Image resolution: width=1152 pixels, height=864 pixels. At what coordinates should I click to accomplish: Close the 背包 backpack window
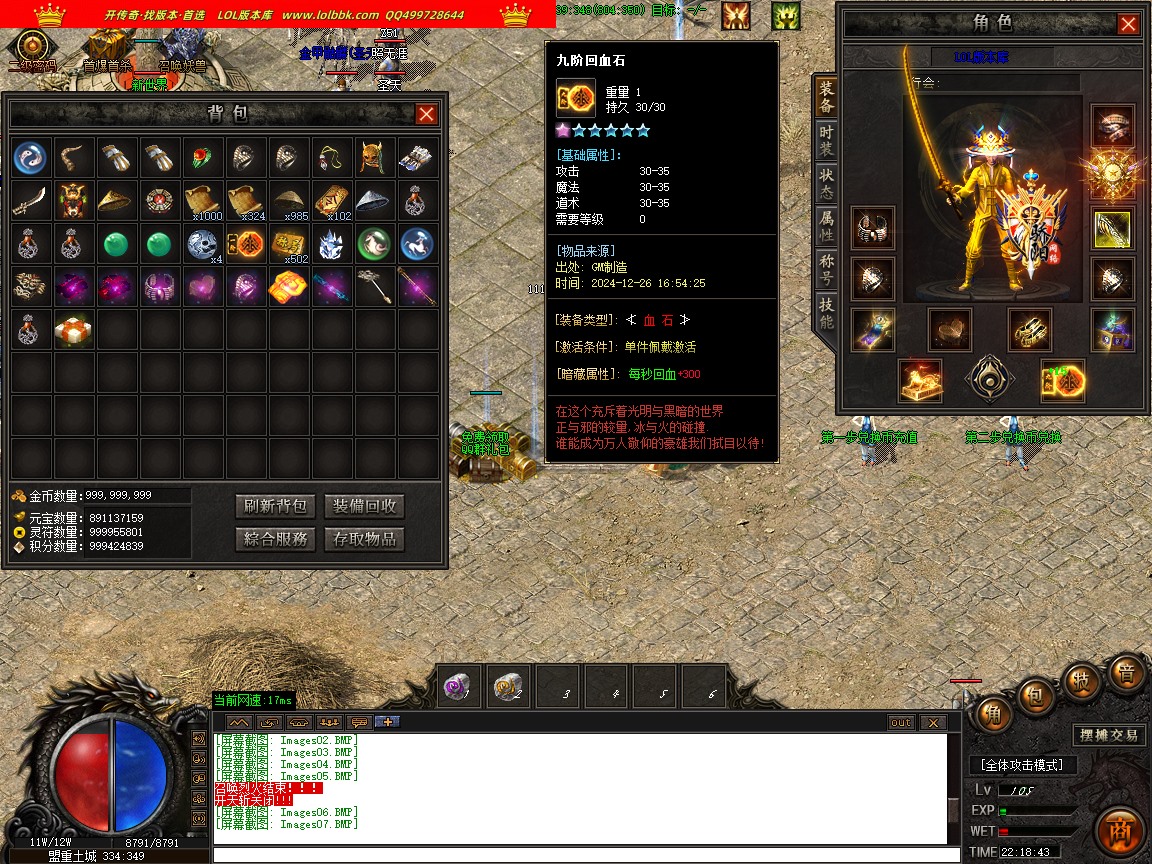coord(426,114)
